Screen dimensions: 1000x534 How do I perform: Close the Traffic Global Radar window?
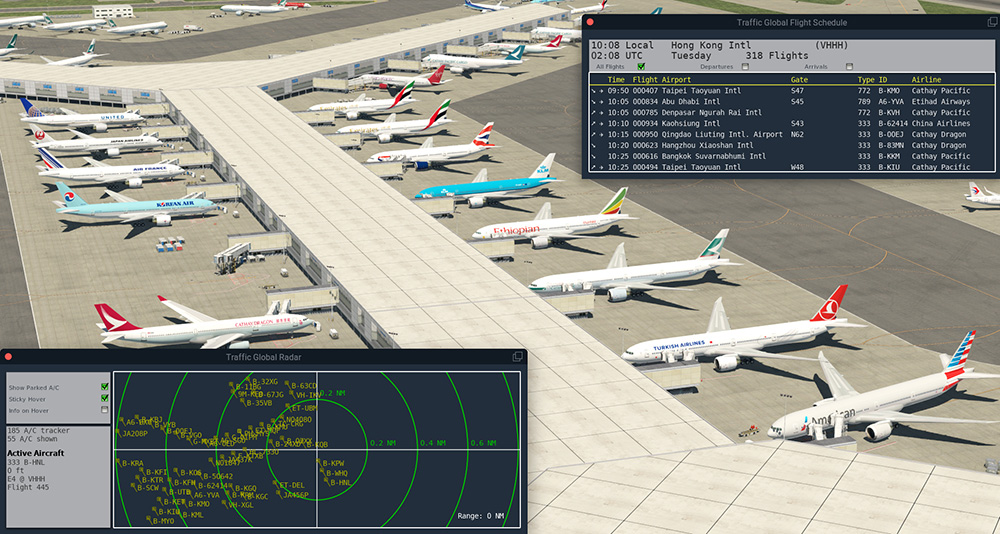pyautogui.click(x=9, y=357)
